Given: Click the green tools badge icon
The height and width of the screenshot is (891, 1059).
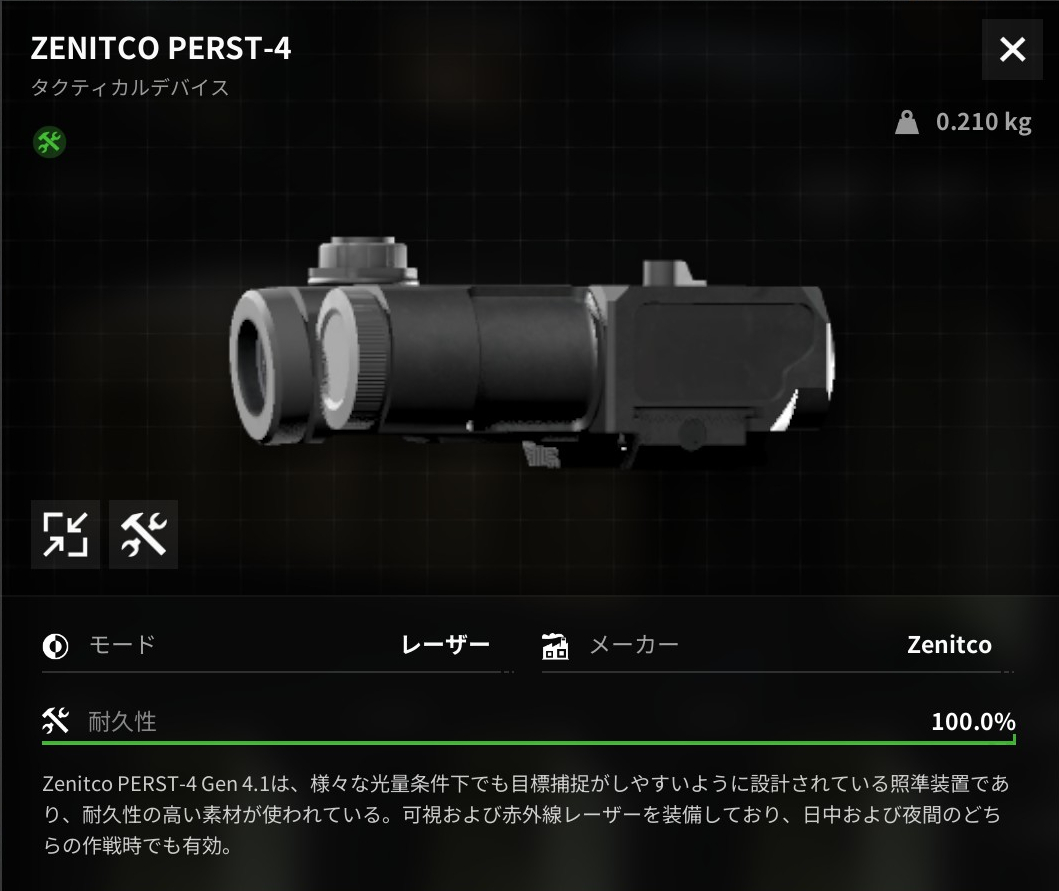Looking at the screenshot, I should (48, 142).
